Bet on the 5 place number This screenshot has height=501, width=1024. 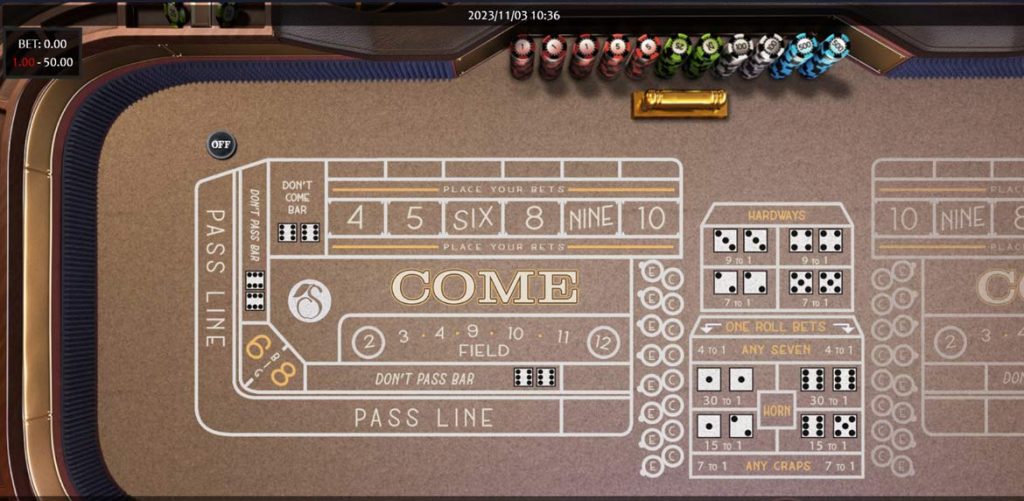(414, 218)
